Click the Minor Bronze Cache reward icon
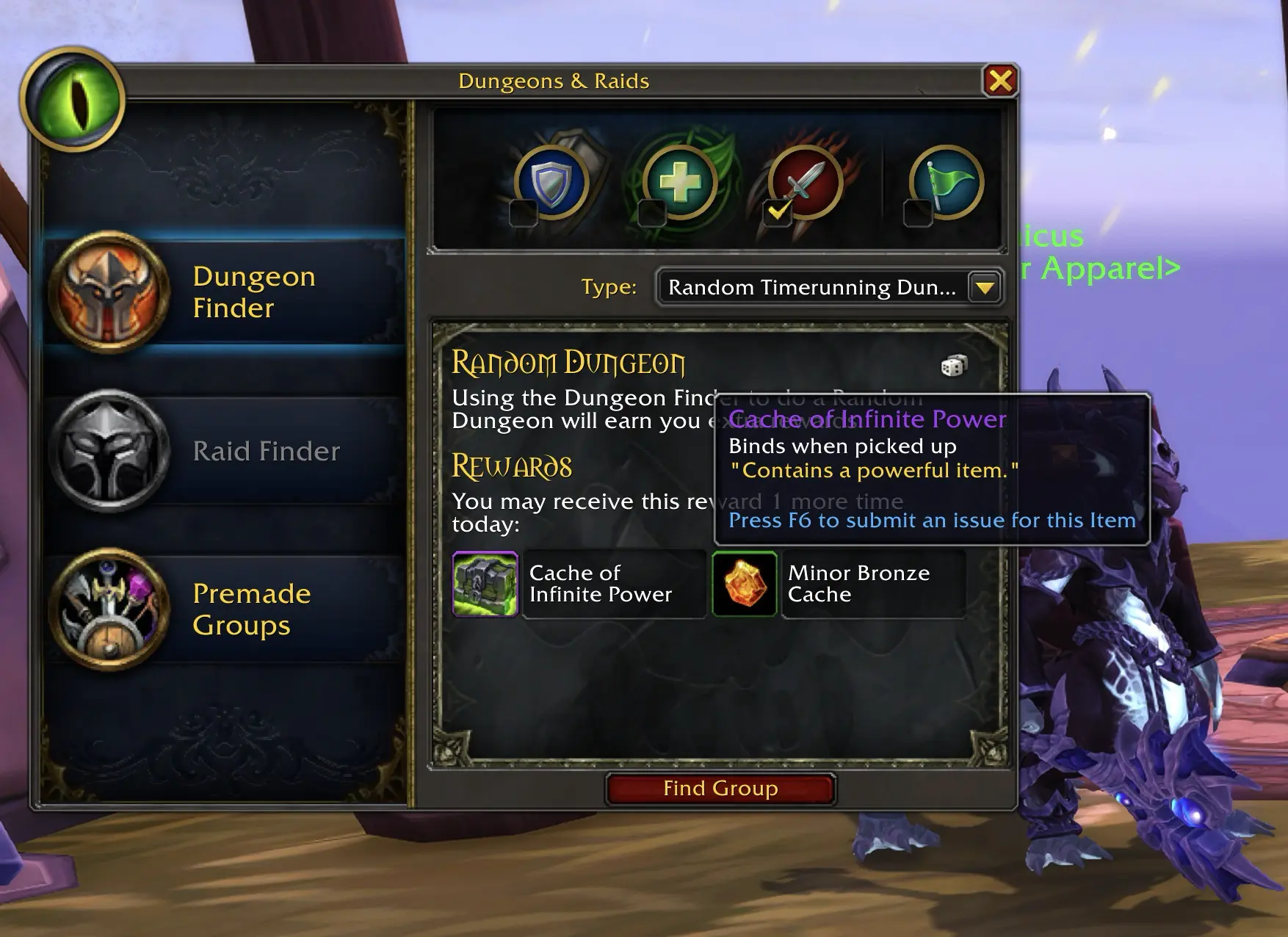 coord(745,585)
